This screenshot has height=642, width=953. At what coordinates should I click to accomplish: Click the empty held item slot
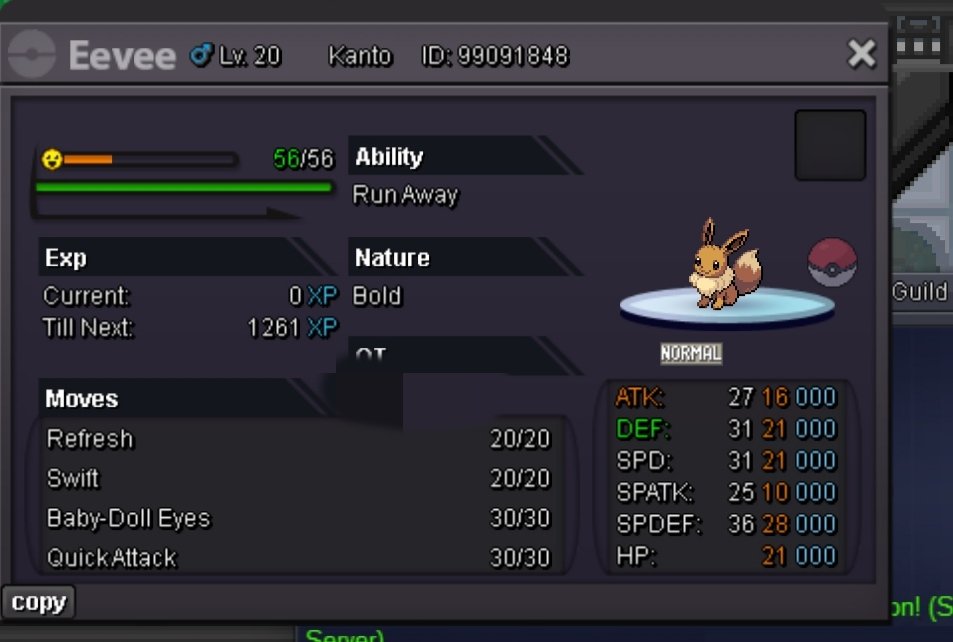click(x=830, y=145)
